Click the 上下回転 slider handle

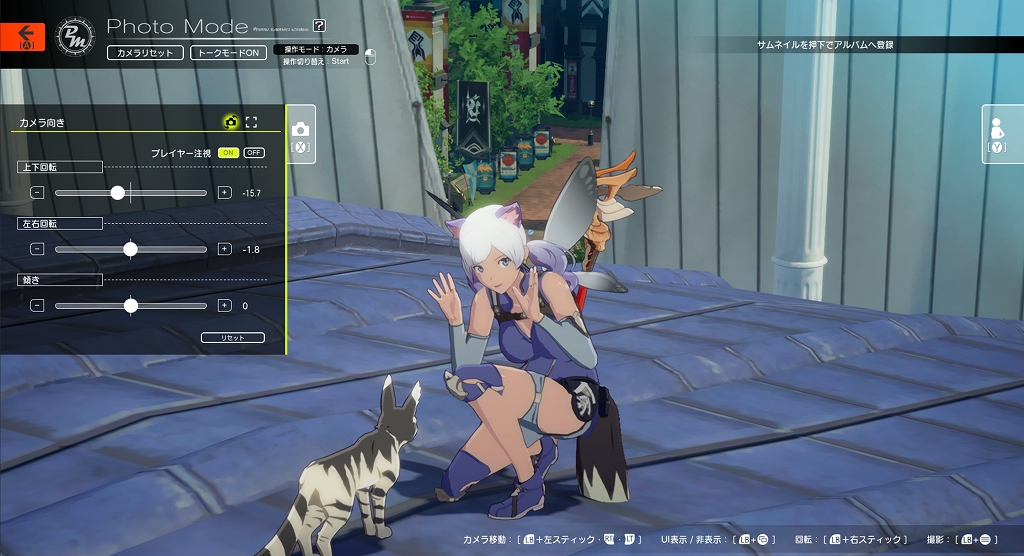click(118, 193)
